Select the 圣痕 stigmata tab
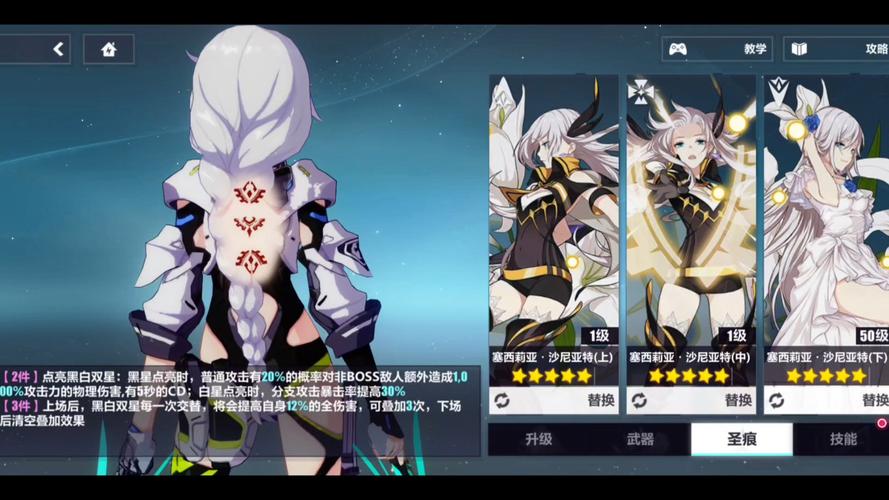889x500 pixels. (741, 439)
